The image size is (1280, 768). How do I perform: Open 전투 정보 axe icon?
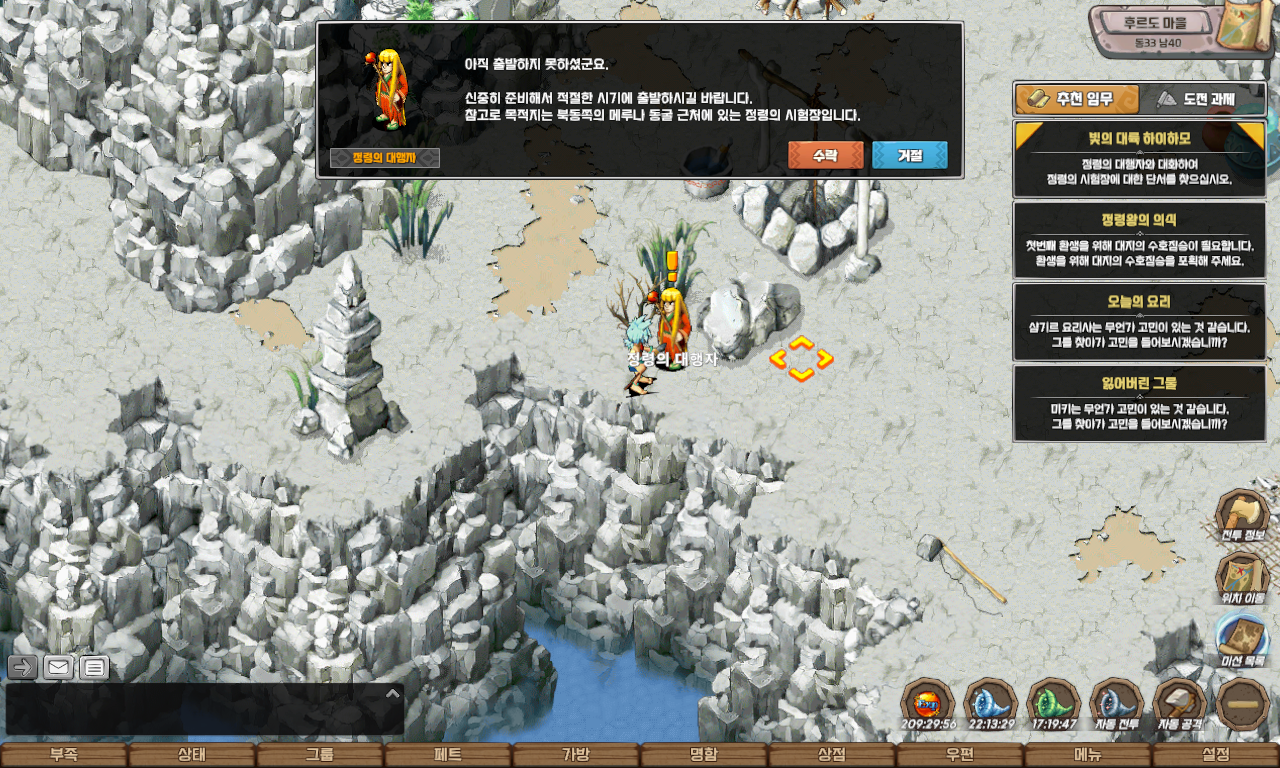[1242, 517]
